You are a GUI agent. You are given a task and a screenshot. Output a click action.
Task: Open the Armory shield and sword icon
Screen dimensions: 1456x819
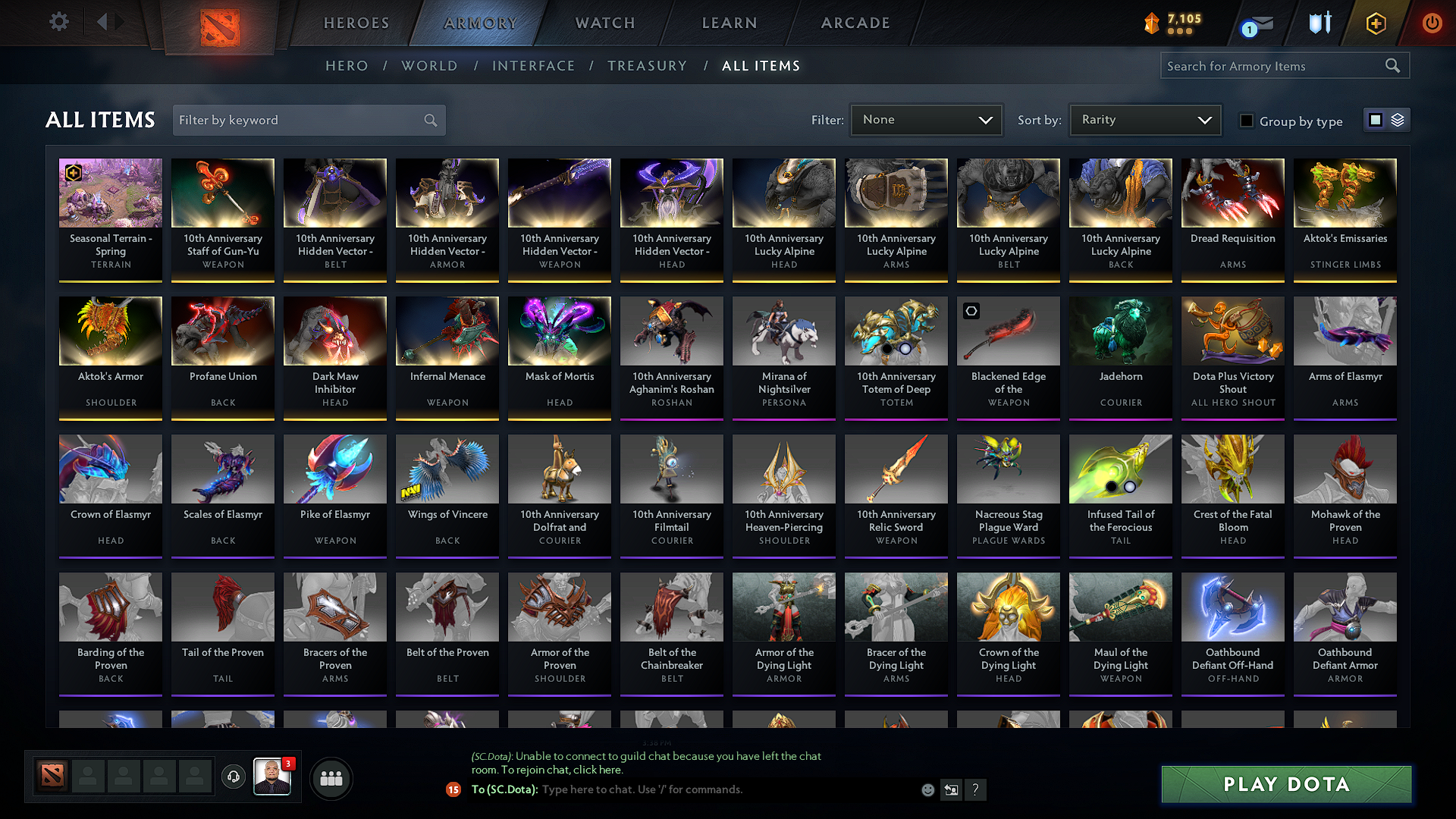click(x=1319, y=23)
